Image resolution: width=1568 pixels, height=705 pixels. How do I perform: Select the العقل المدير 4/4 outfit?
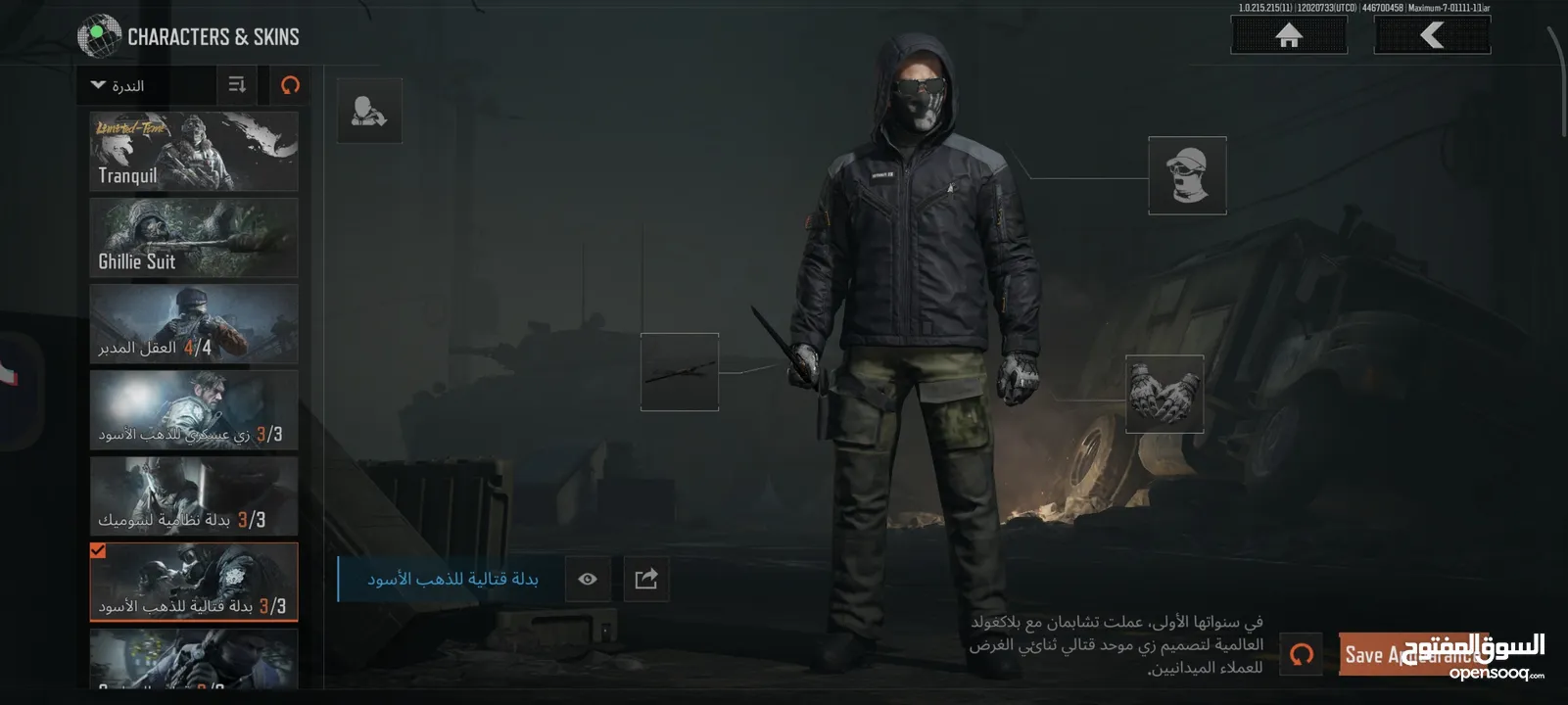click(x=193, y=323)
